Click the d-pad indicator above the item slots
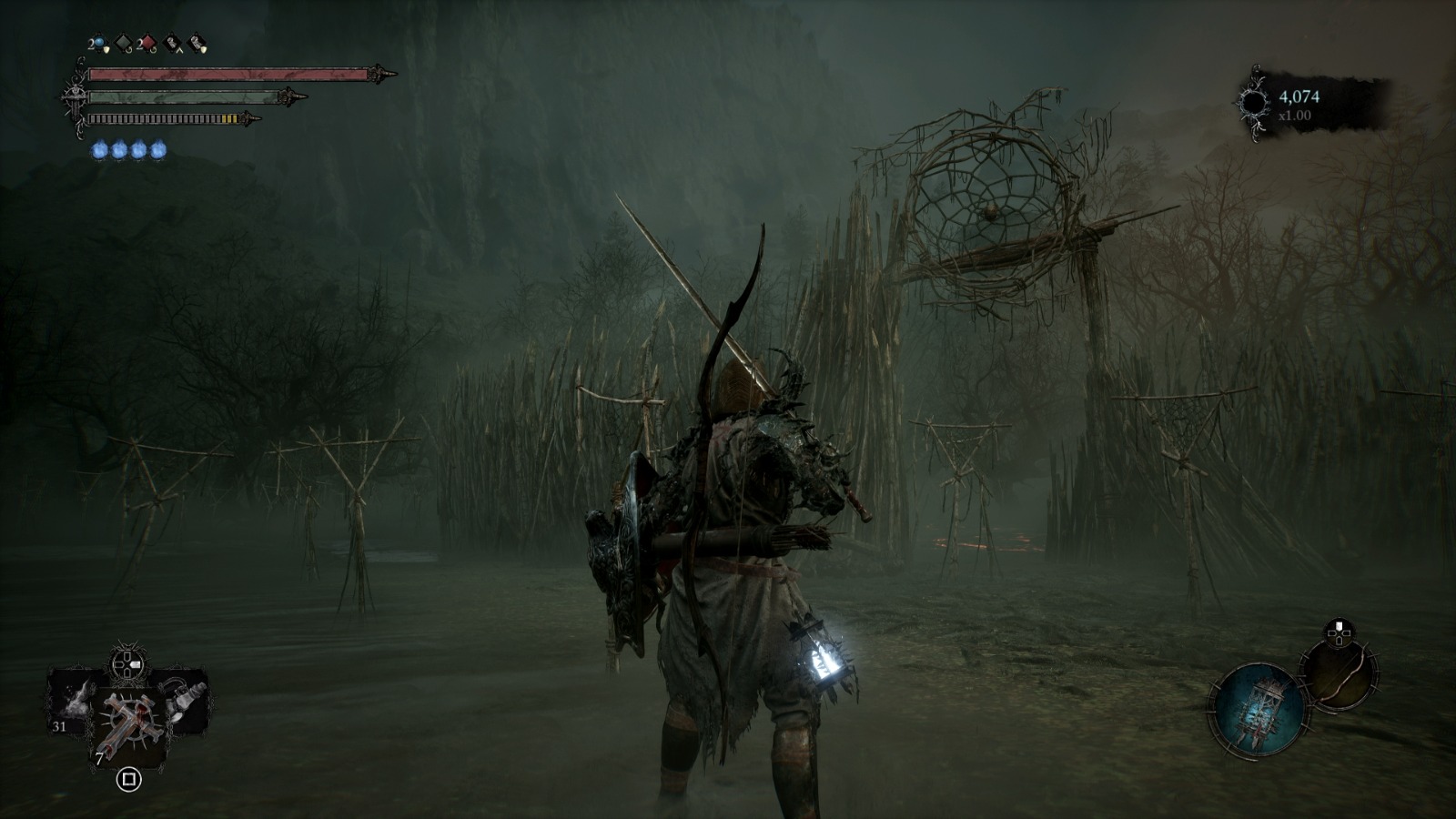The height and width of the screenshot is (819, 1456). click(x=127, y=664)
